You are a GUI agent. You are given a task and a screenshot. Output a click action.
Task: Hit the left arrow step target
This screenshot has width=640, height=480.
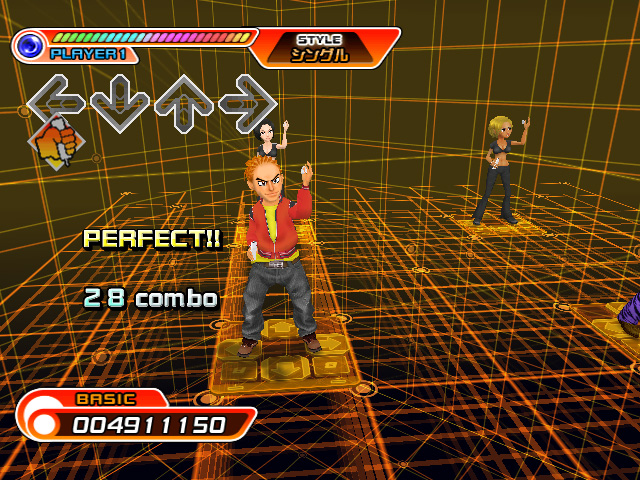pos(56,101)
